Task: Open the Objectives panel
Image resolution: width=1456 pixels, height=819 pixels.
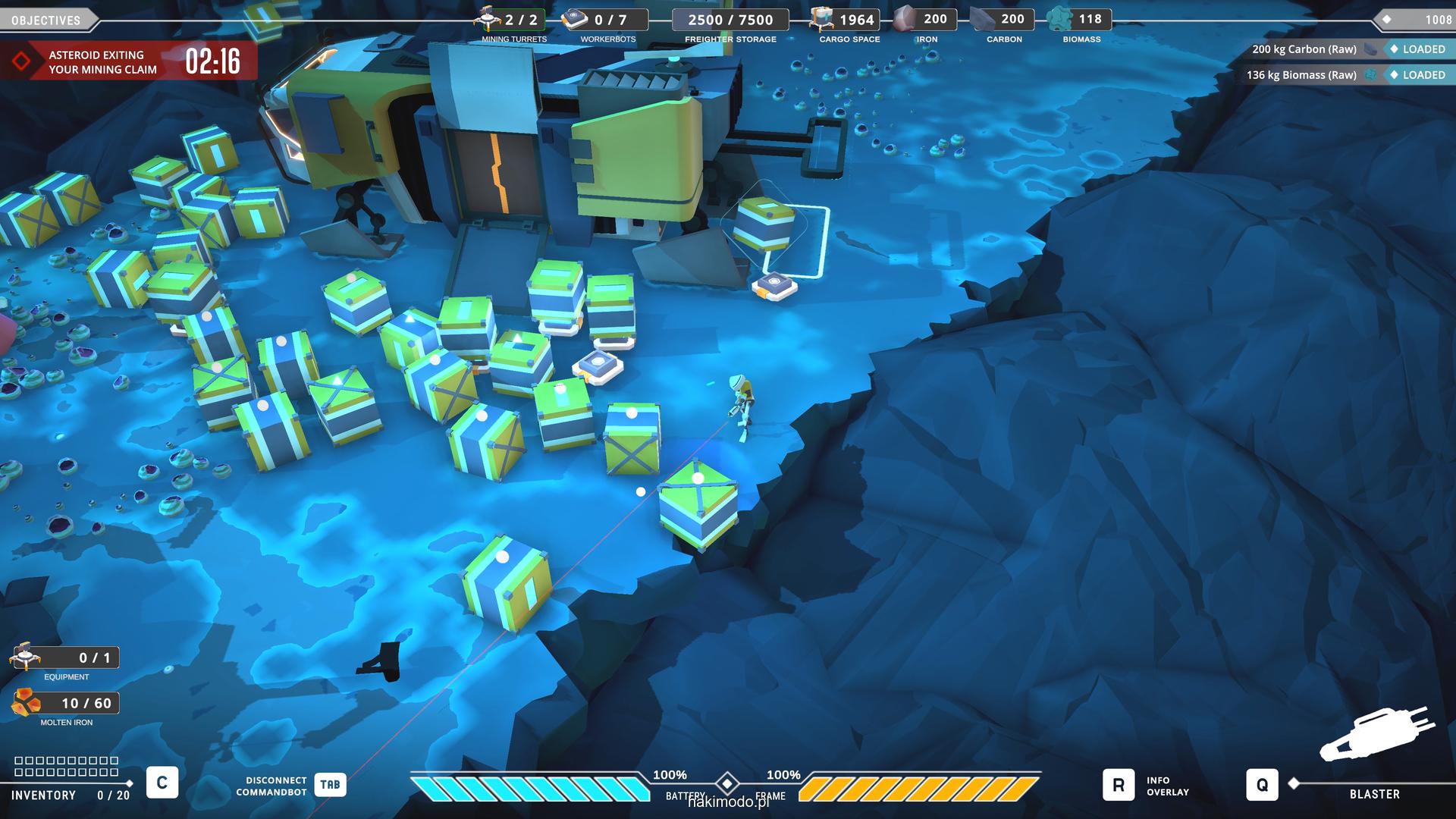Action: click(47, 20)
